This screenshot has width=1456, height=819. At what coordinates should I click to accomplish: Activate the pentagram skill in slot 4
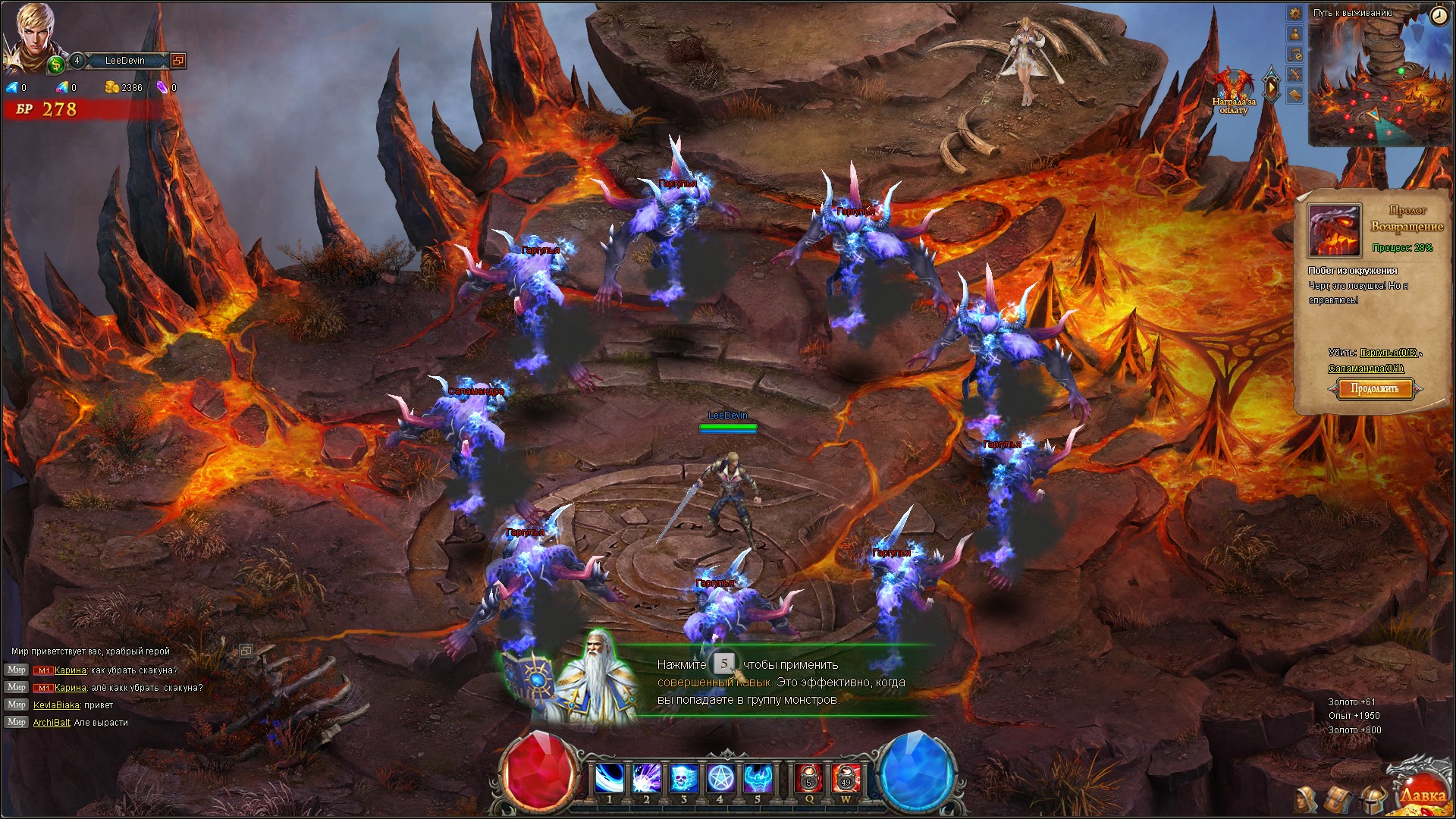coord(720,779)
